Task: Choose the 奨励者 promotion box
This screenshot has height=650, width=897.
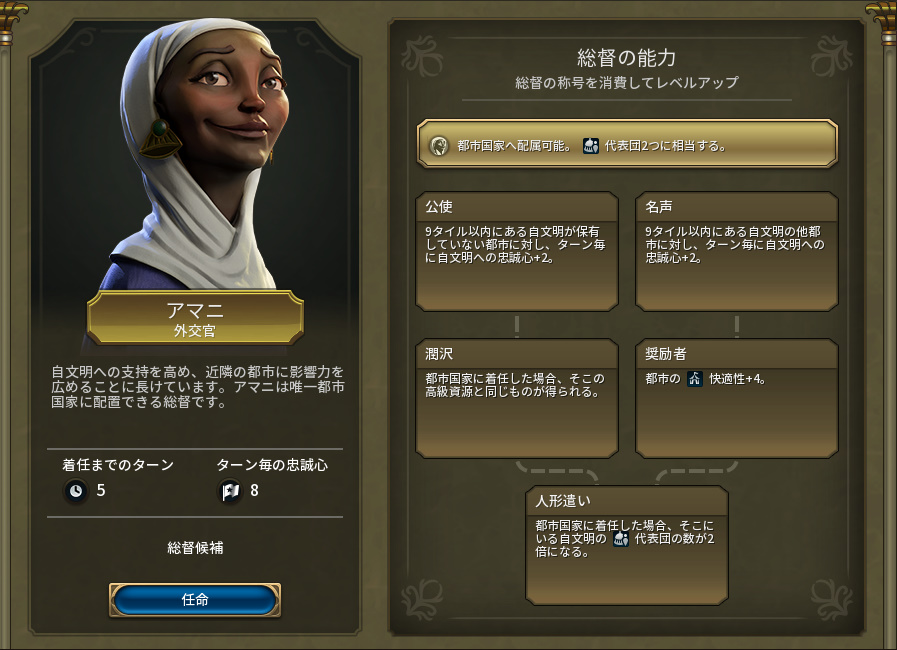Action: pos(736,398)
